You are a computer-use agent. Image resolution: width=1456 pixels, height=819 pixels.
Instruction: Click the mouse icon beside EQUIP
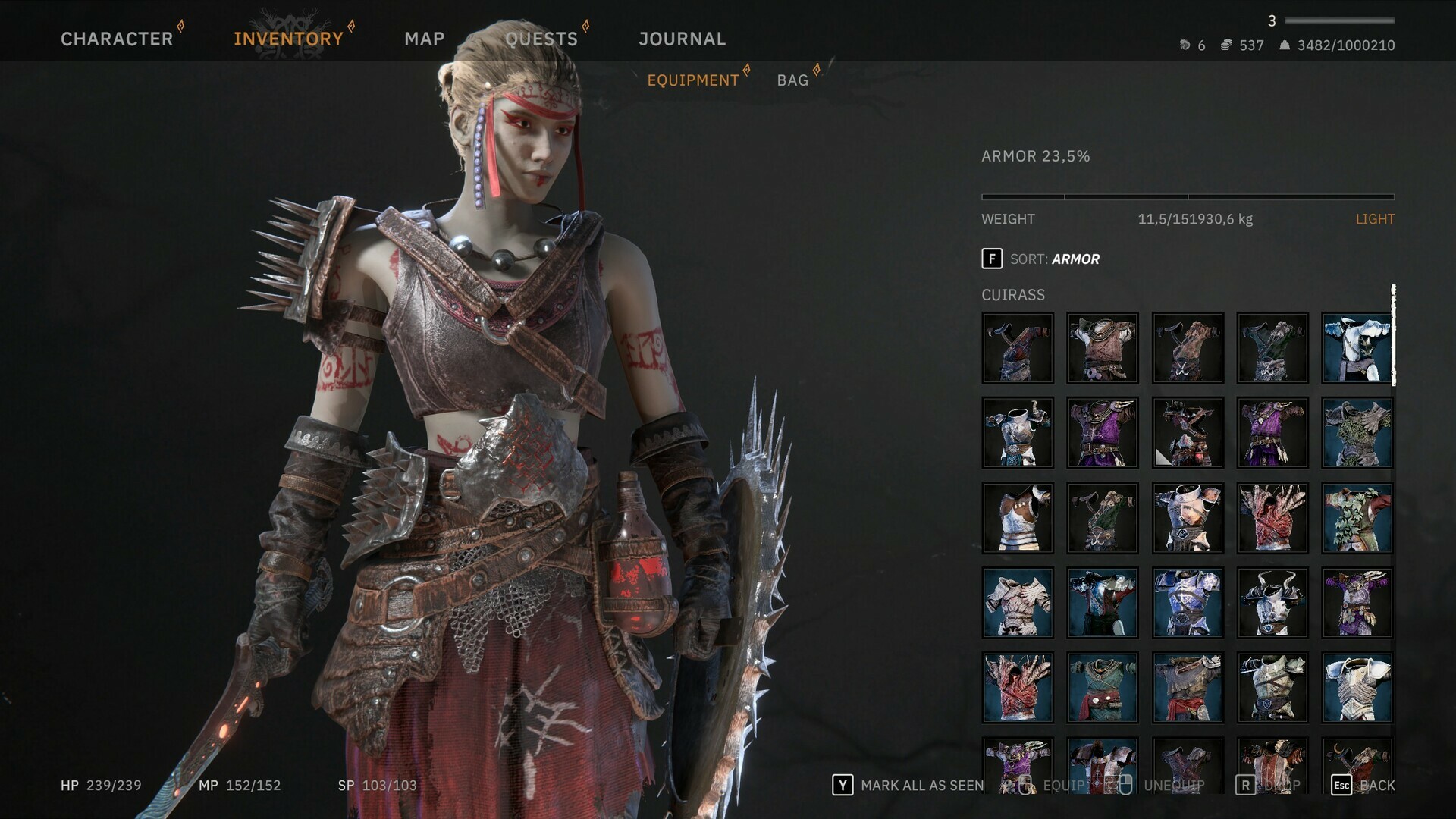[x=1025, y=785]
